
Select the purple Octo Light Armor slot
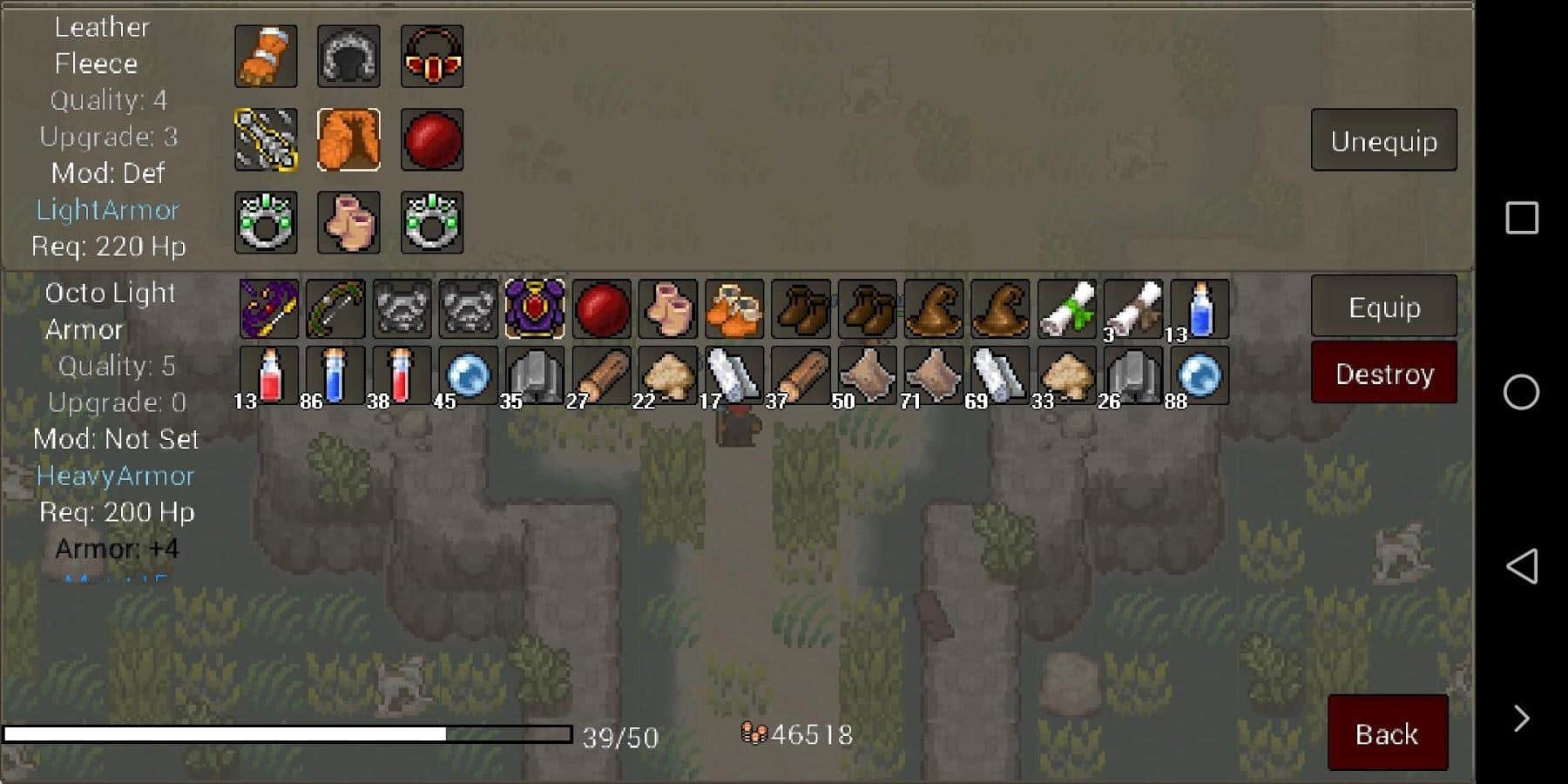tap(535, 309)
